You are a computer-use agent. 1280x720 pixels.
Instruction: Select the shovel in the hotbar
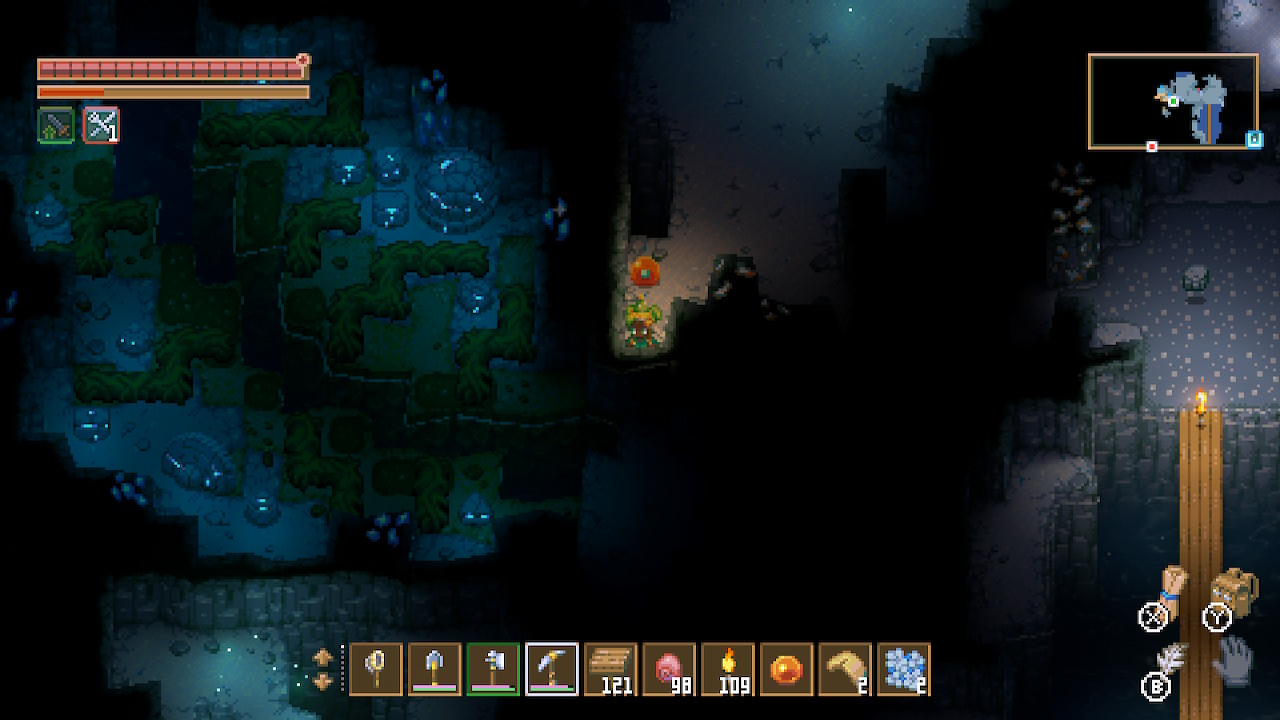pyautogui.click(x=435, y=669)
